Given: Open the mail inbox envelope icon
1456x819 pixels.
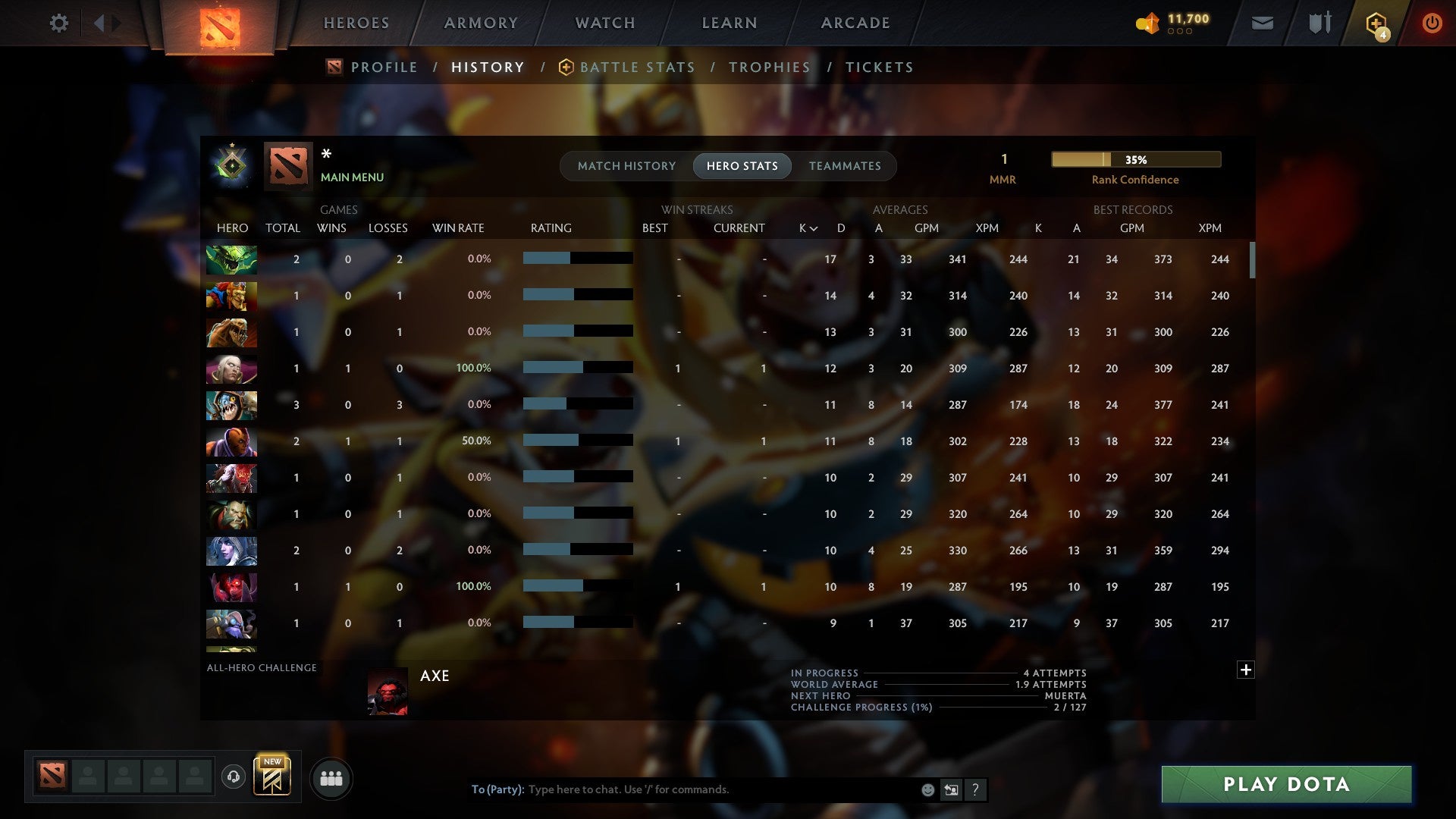Looking at the screenshot, I should pos(1262,23).
